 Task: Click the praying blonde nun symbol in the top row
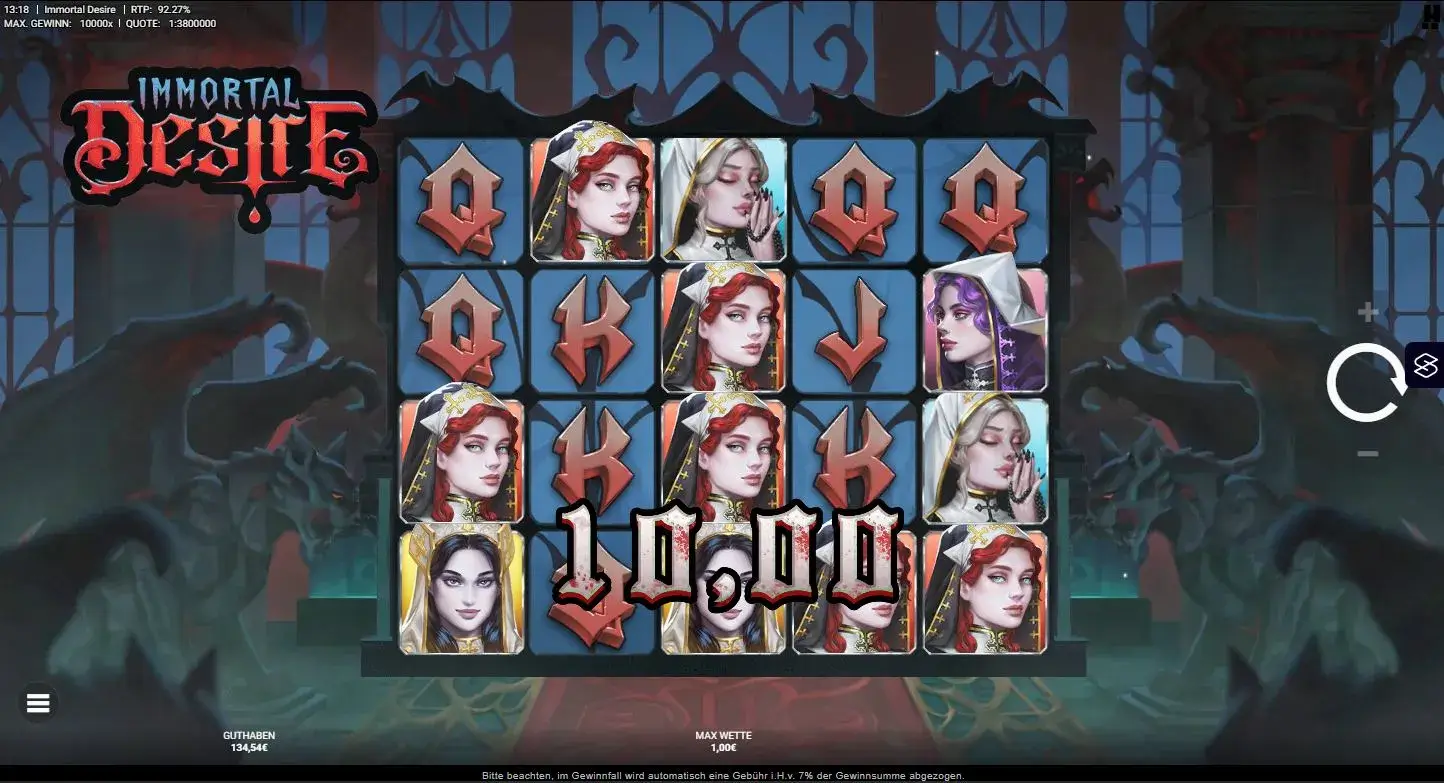tap(723, 200)
